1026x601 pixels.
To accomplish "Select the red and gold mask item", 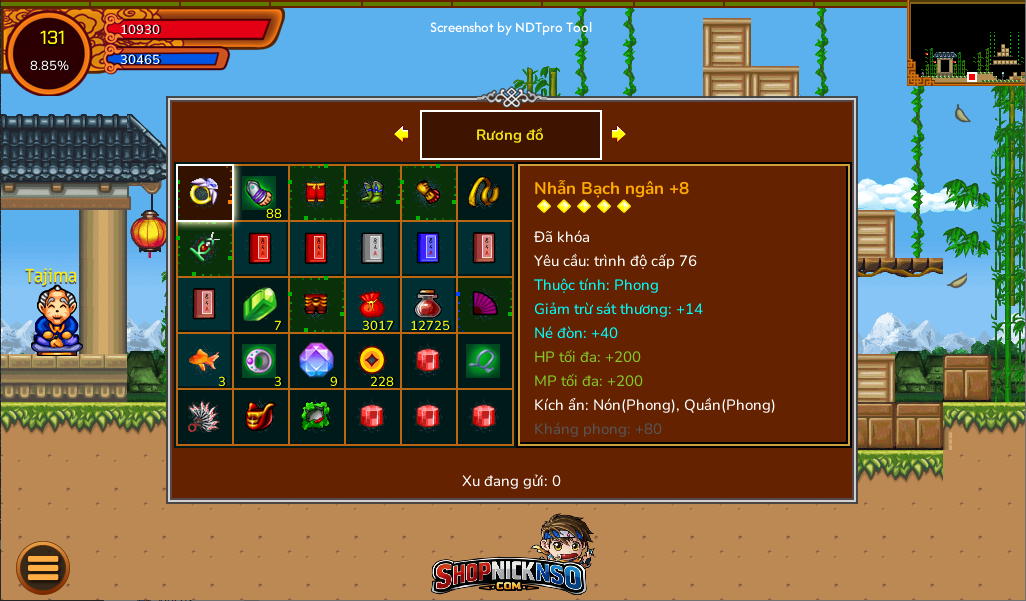I will pos(260,417).
